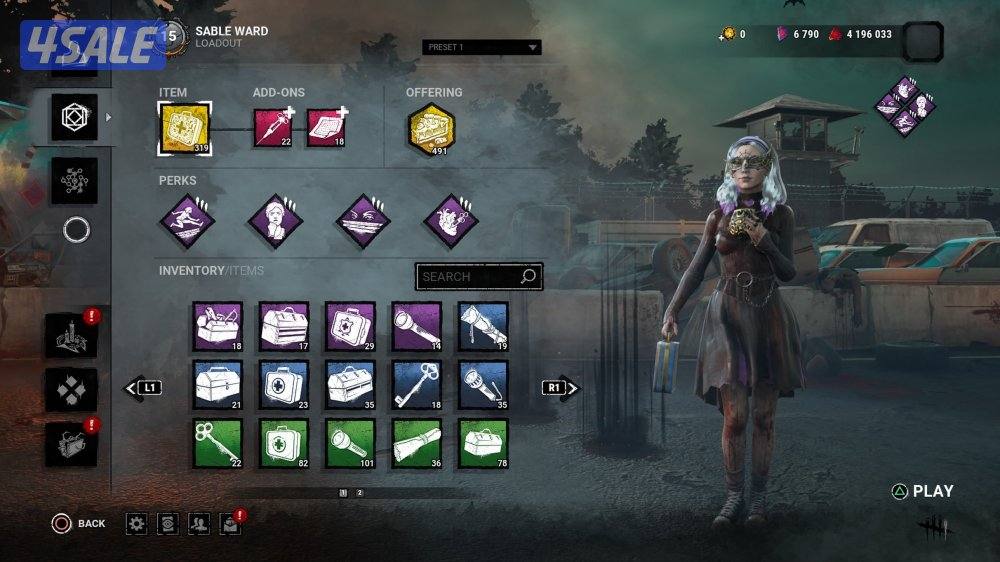Select the blue key item
Image resolution: width=1000 pixels, height=562 pixels.
[416, 385]
